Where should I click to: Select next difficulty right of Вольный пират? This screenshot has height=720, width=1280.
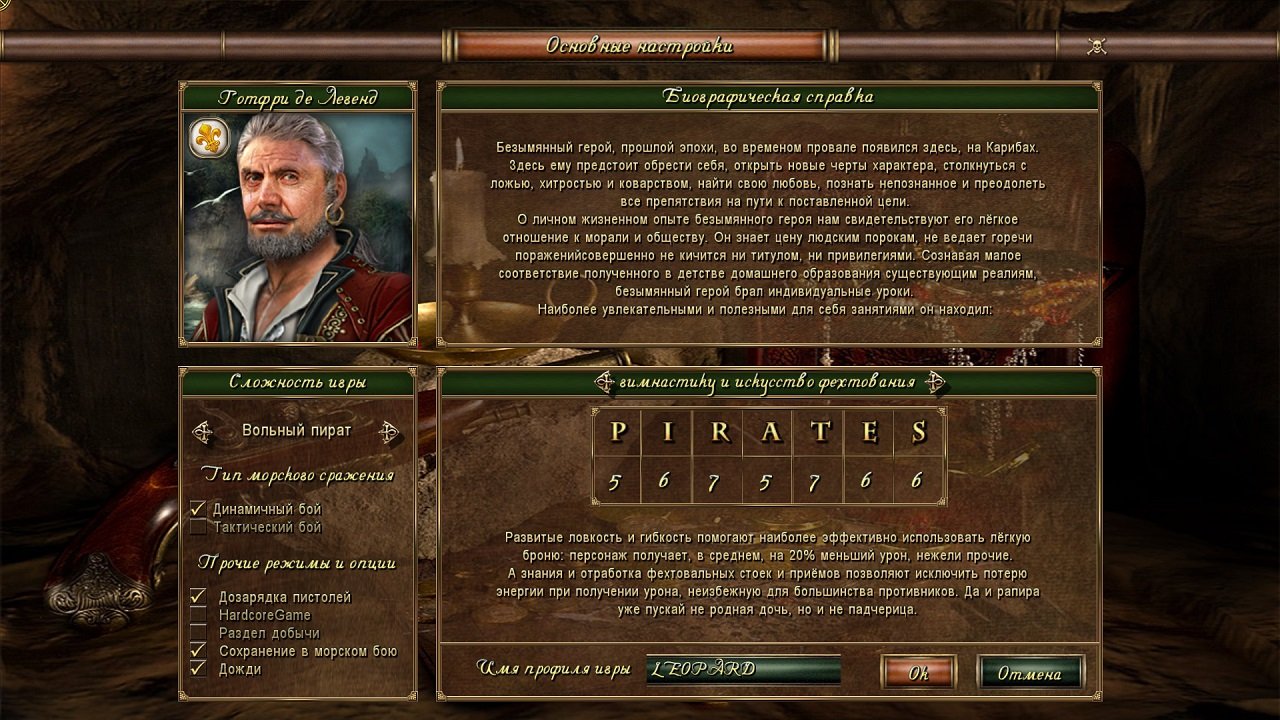(x=390, y=431)
